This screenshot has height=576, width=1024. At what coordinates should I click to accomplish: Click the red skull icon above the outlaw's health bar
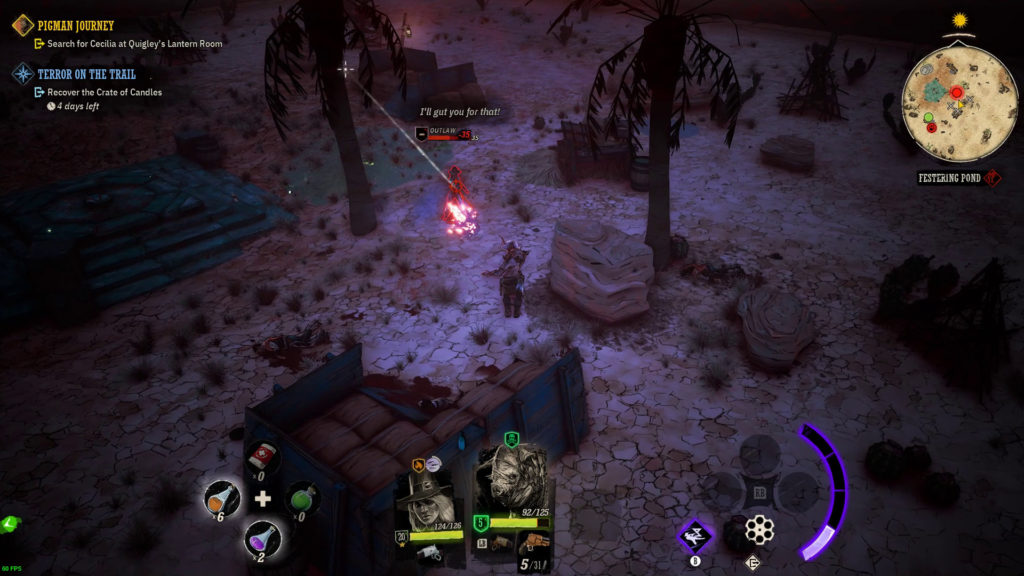tap(422, 133)
